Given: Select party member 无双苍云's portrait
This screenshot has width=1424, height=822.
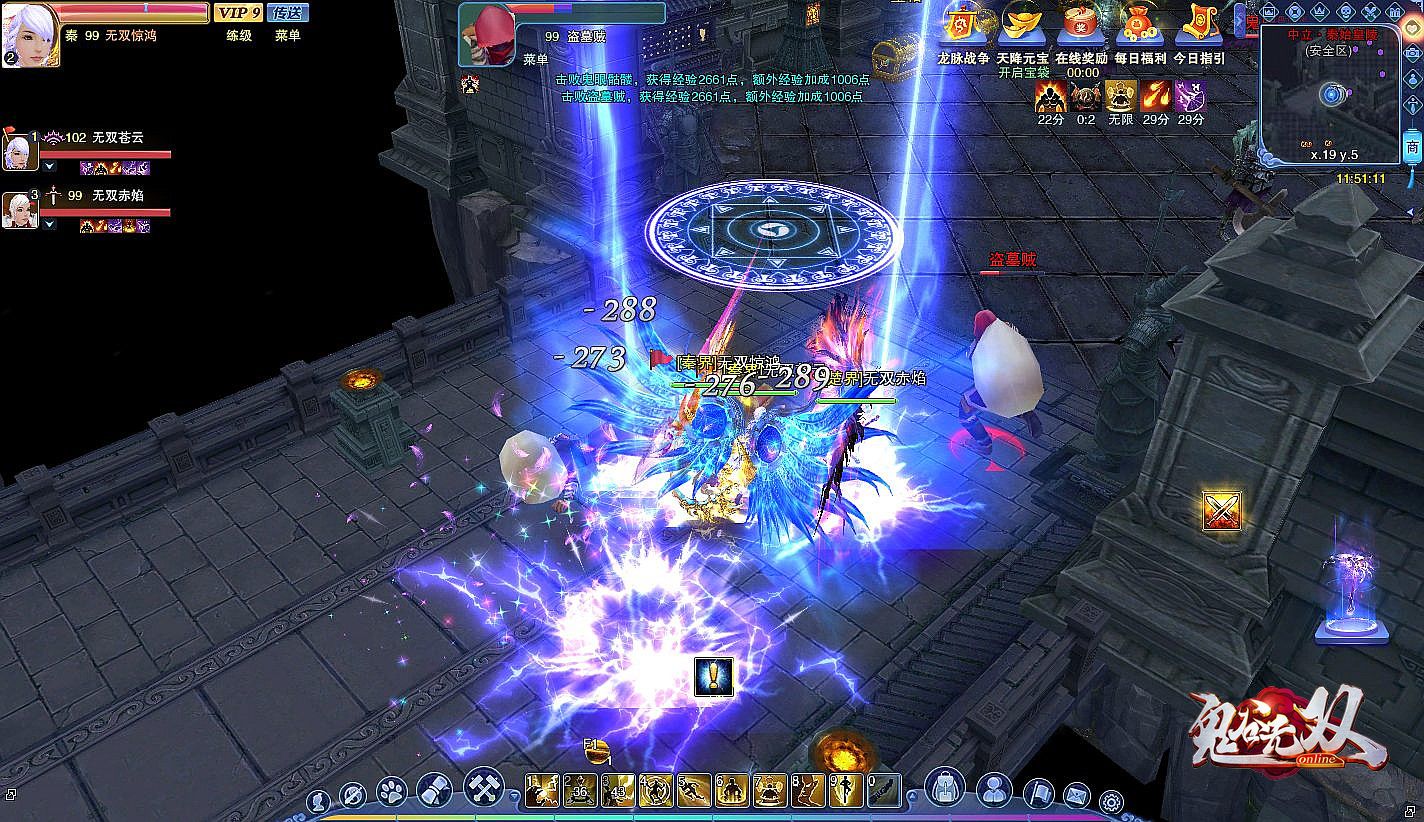Looking at the screenshot, I should pyautogui.click(x=19, y=151).
